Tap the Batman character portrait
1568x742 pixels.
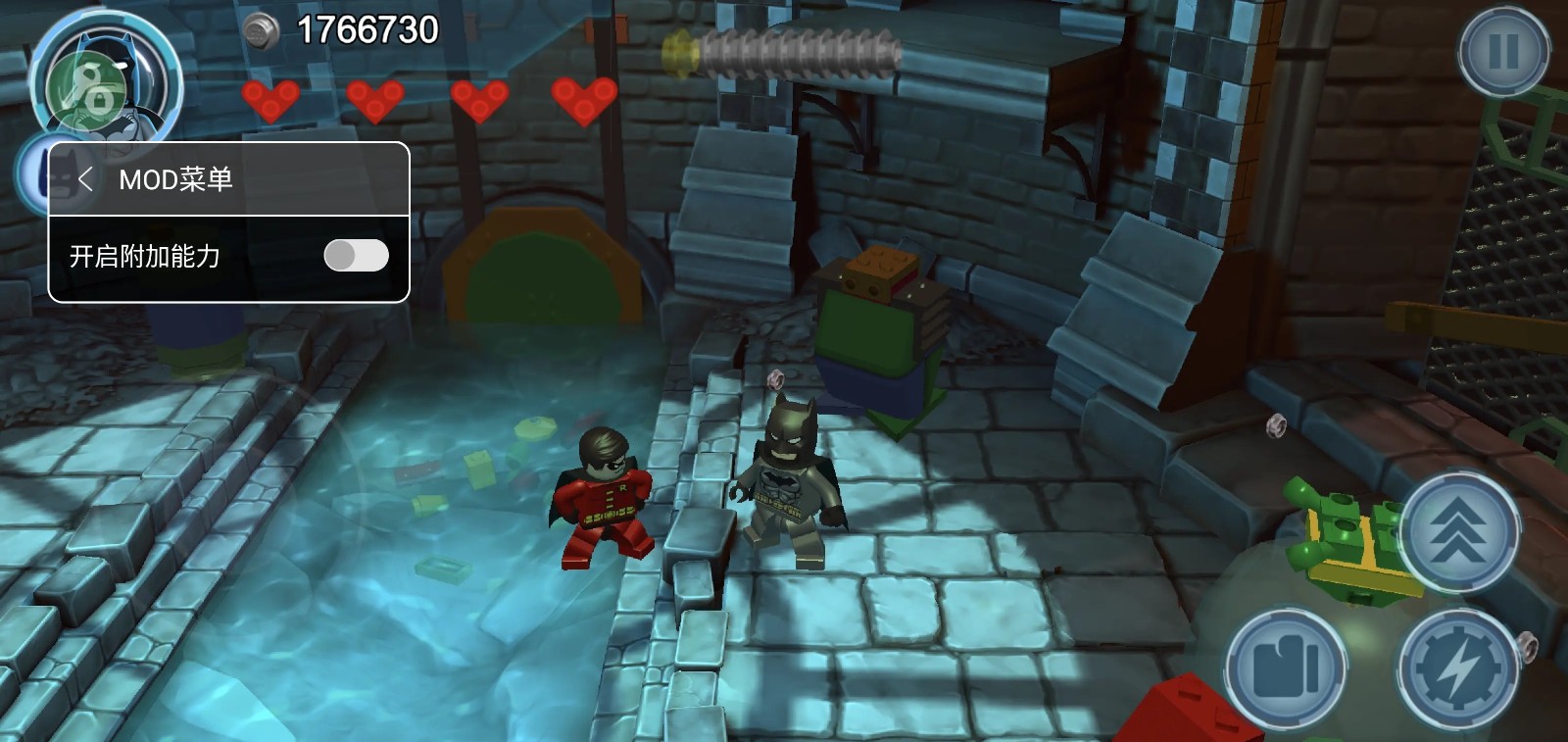point(106,80)
